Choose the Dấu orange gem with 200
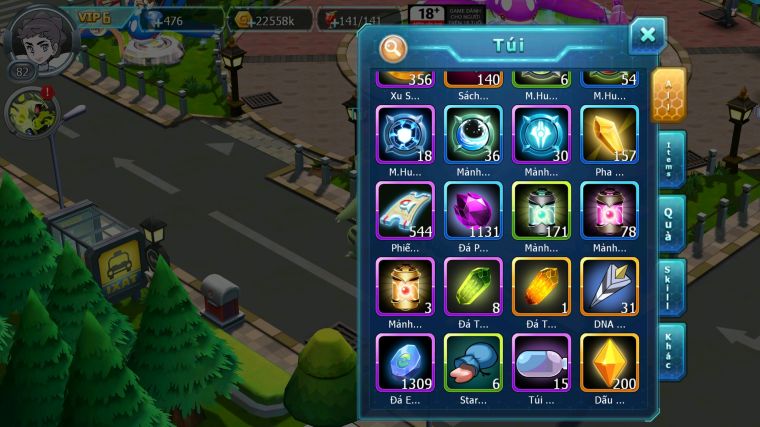This screenshot has height=427, width=760. pyautogui.click(x=610, y=362)
